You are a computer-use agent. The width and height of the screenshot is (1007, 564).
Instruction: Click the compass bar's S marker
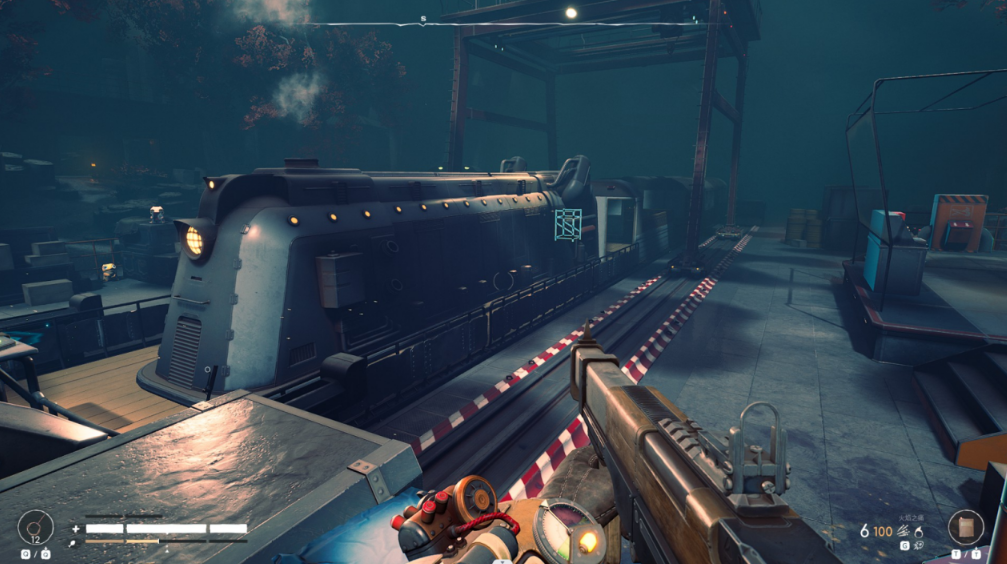423,18
